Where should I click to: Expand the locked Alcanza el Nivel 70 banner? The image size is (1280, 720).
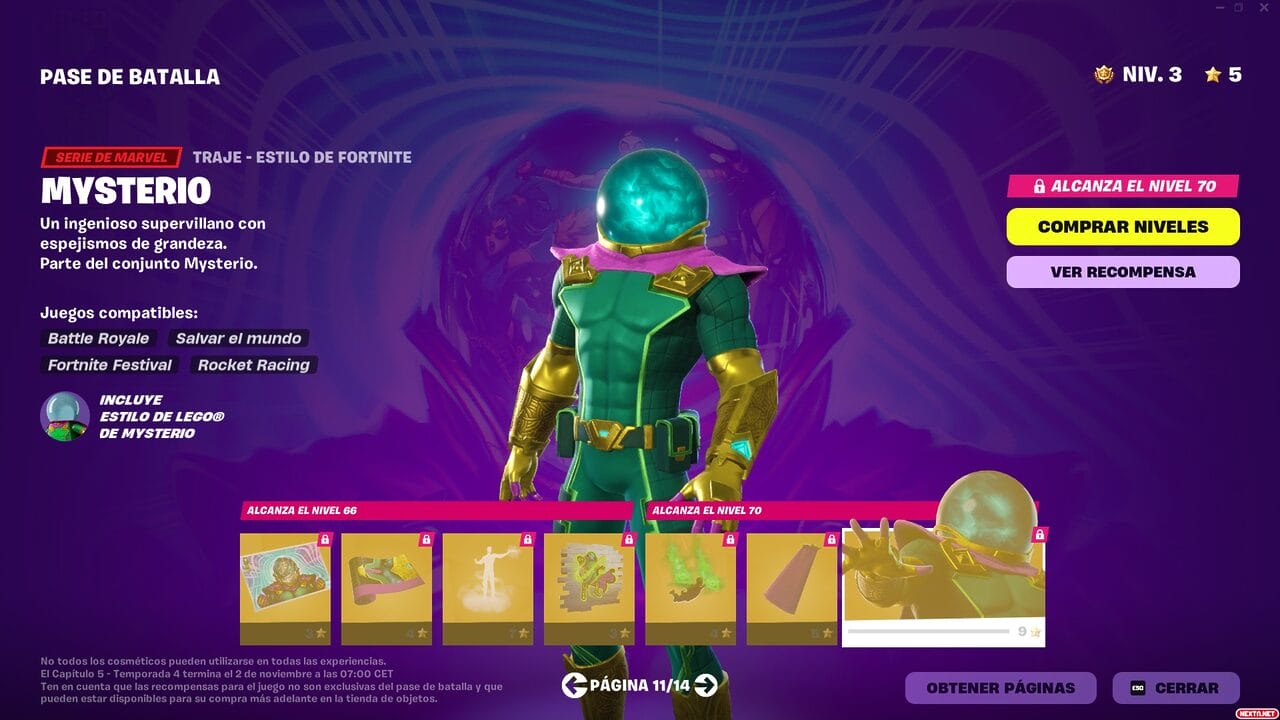pyautogui.click(x=1121, y=186)
